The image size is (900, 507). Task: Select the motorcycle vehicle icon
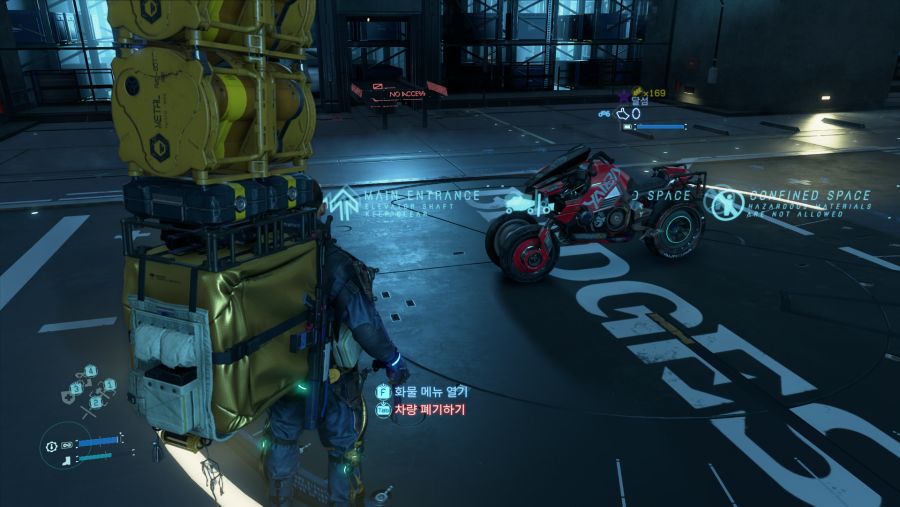pyautogui.click(x=604, y=114)
